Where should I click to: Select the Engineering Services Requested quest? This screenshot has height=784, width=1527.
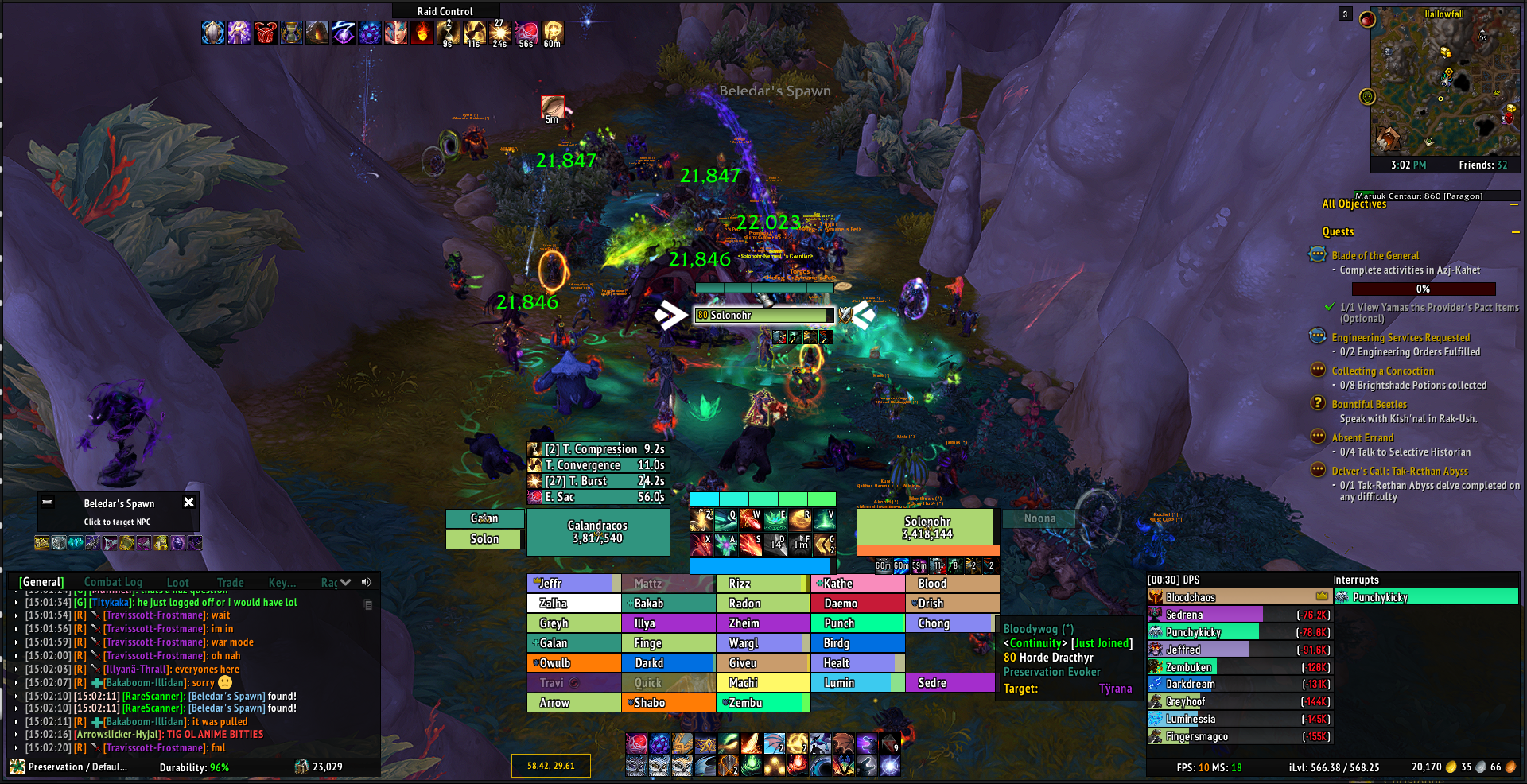(x=1401, y=337)
